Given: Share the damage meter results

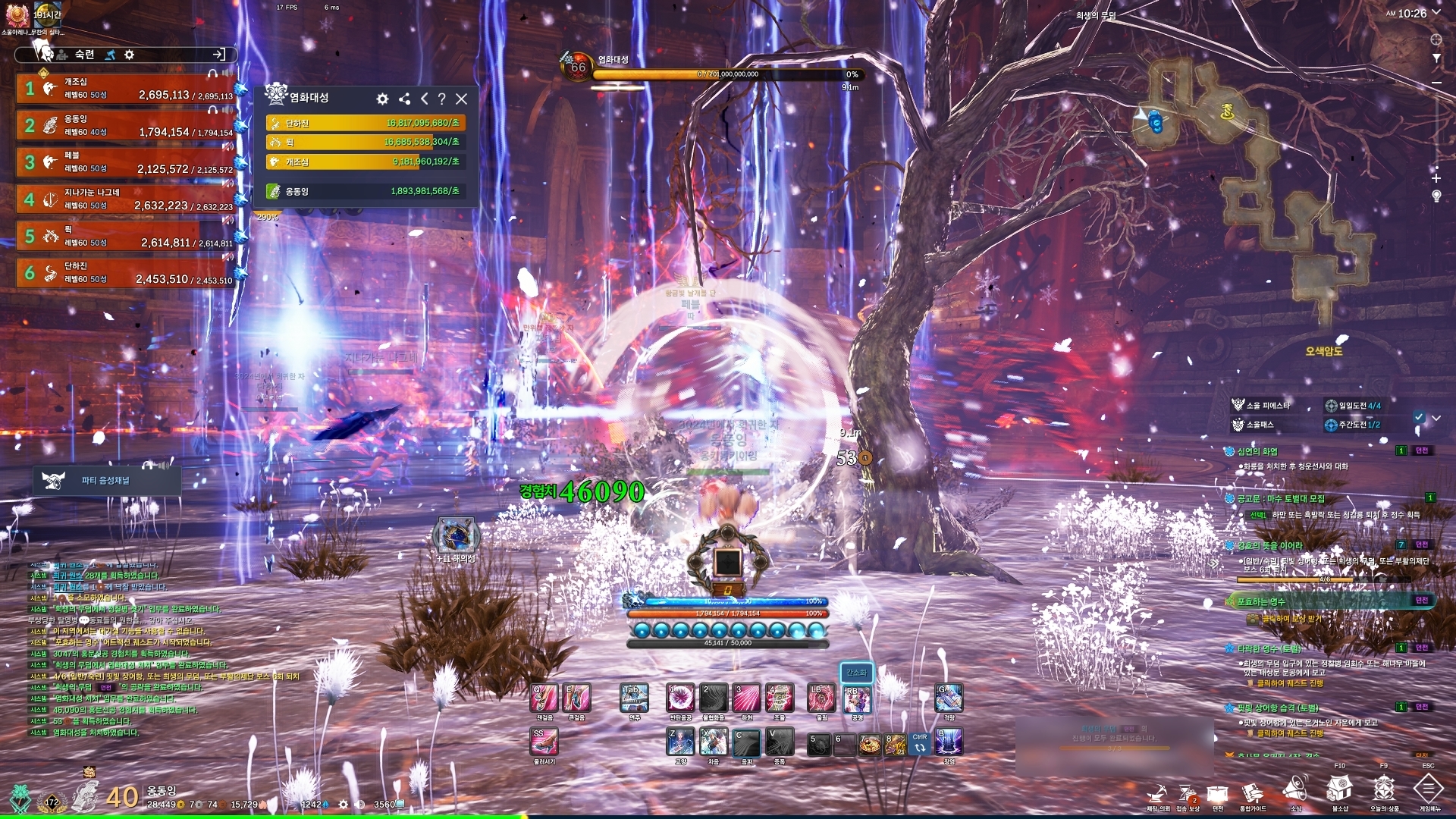Looking at the screenshot, I should point(404,99).
